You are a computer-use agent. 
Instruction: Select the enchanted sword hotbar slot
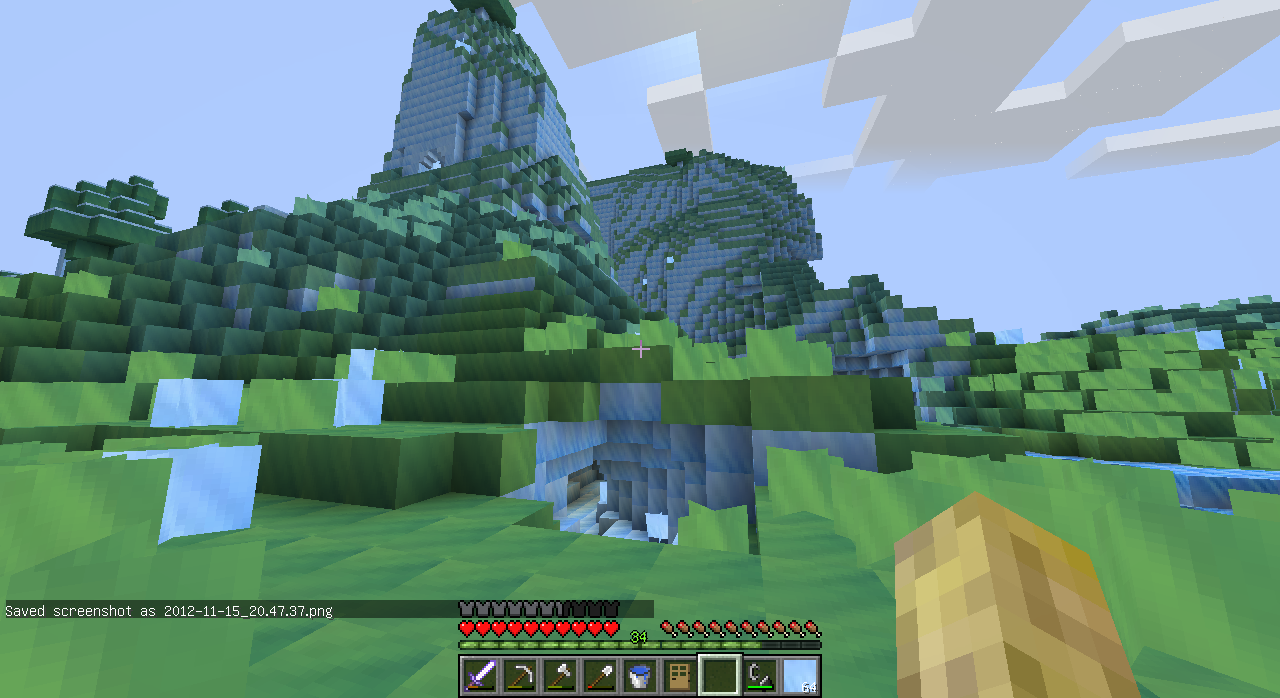(479, 675)
